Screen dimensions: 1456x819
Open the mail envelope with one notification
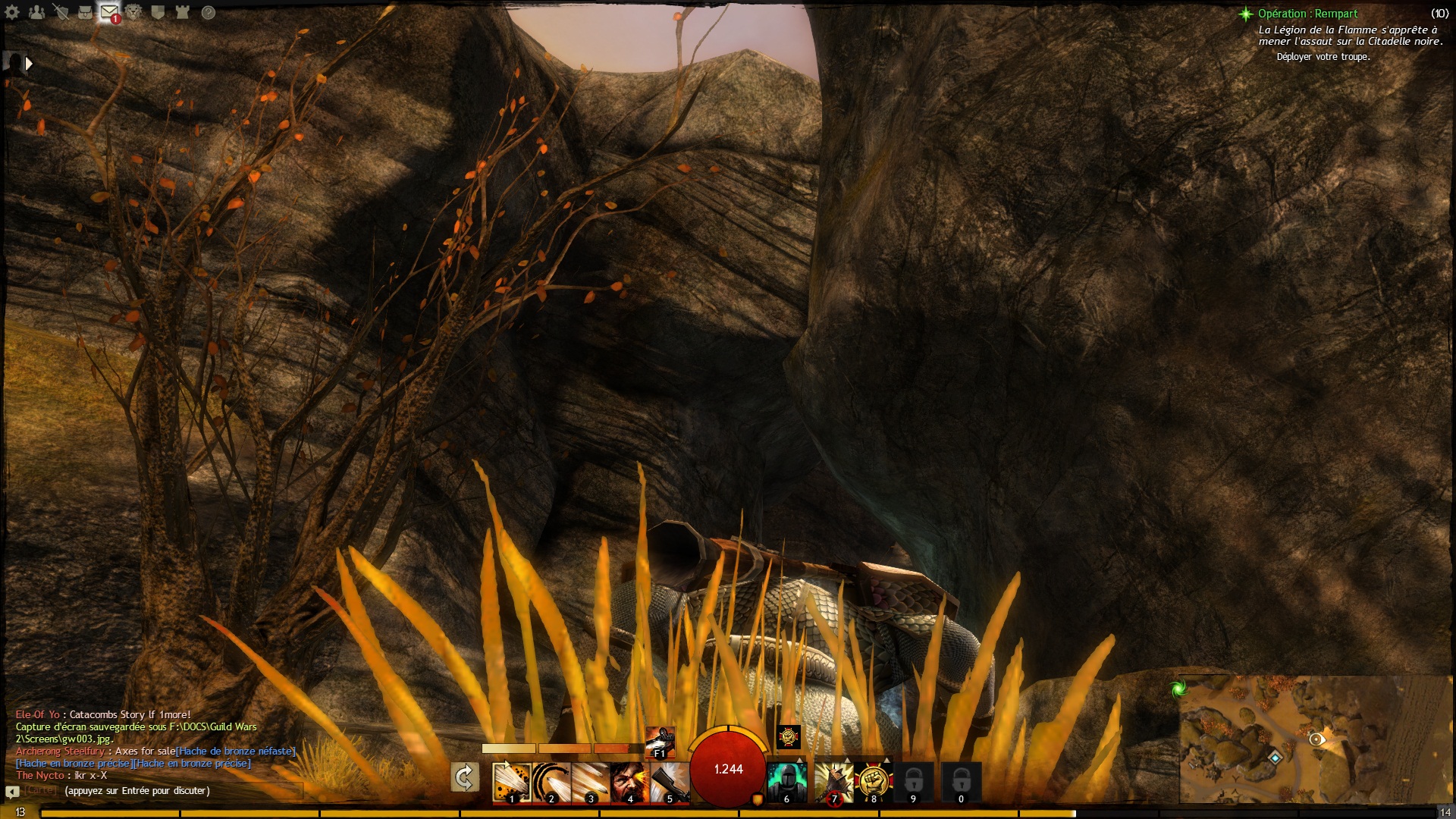pyautogui.click(x=110, y=13)
